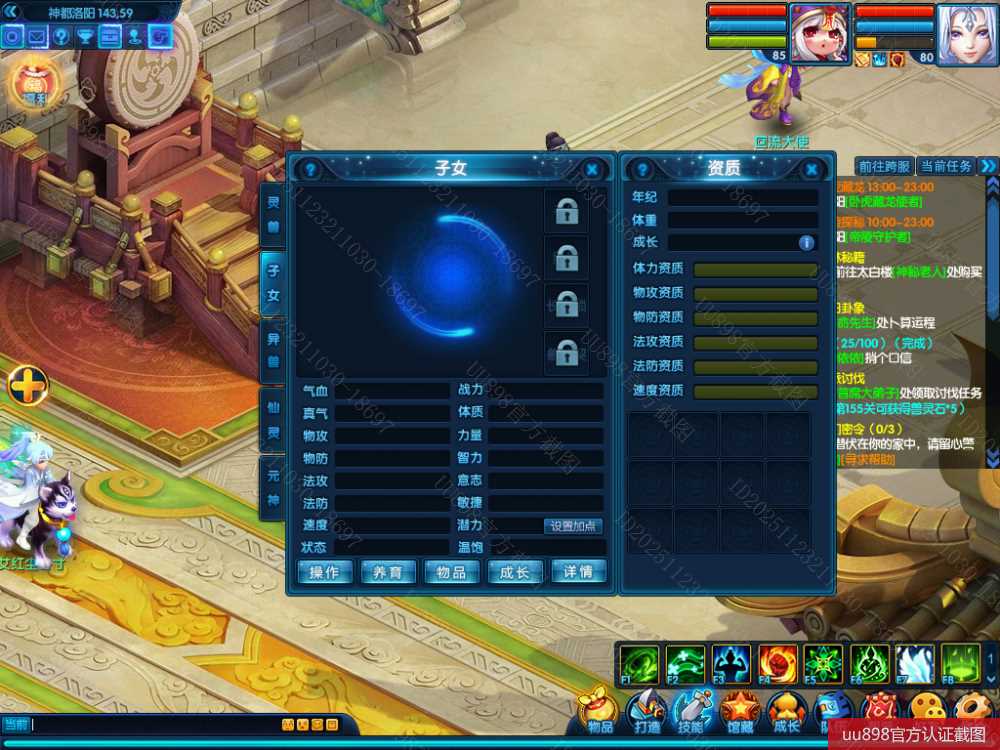Activate the F4 fire fist skill
Viewport: 1000px width, 750px height.
777,664
